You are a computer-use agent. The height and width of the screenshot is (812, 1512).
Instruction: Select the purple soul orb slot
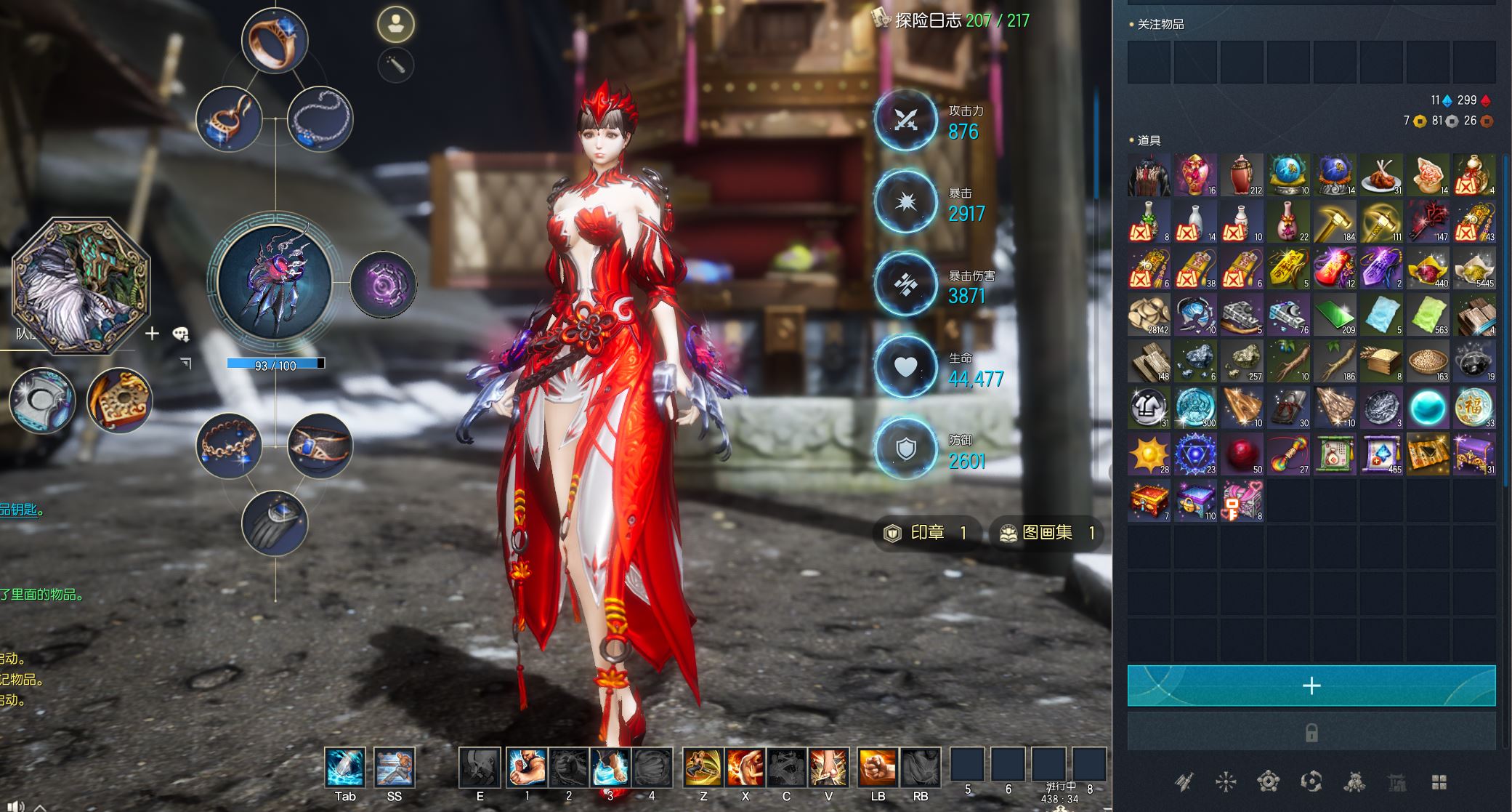[x=383, y=284]
